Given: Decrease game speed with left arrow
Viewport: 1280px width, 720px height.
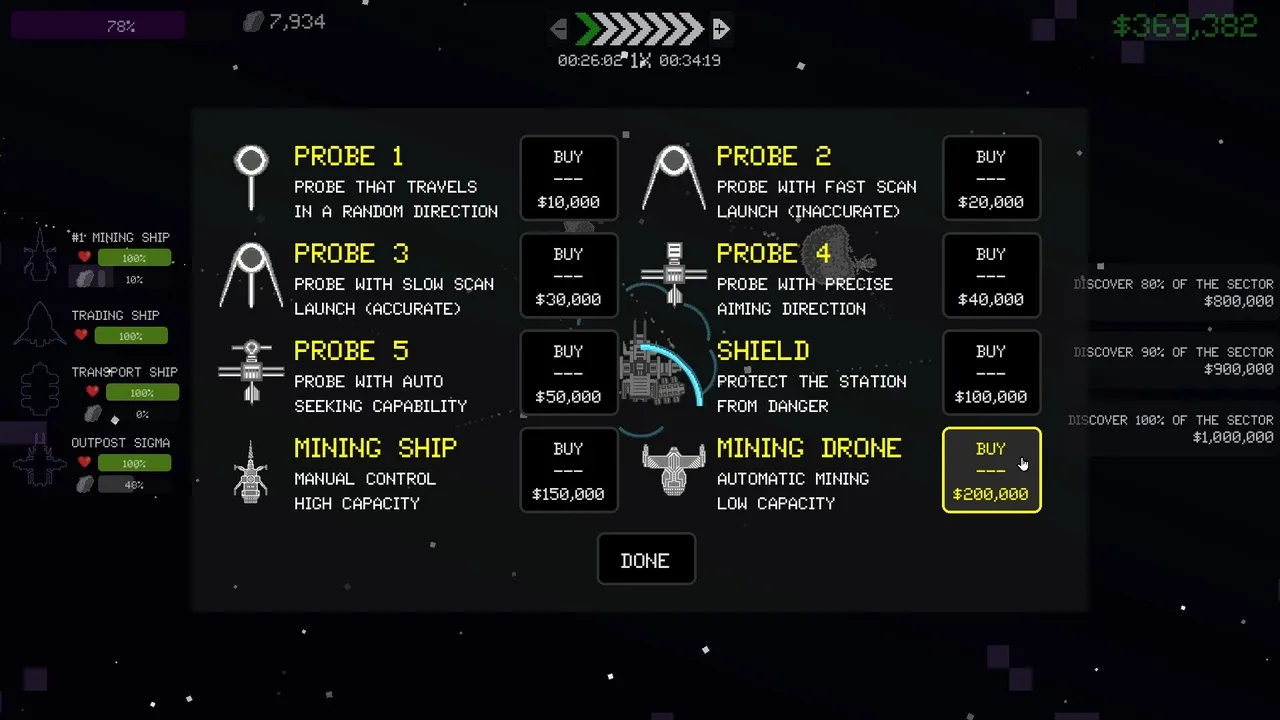Looking at the screenshot, I should (559, 30).
